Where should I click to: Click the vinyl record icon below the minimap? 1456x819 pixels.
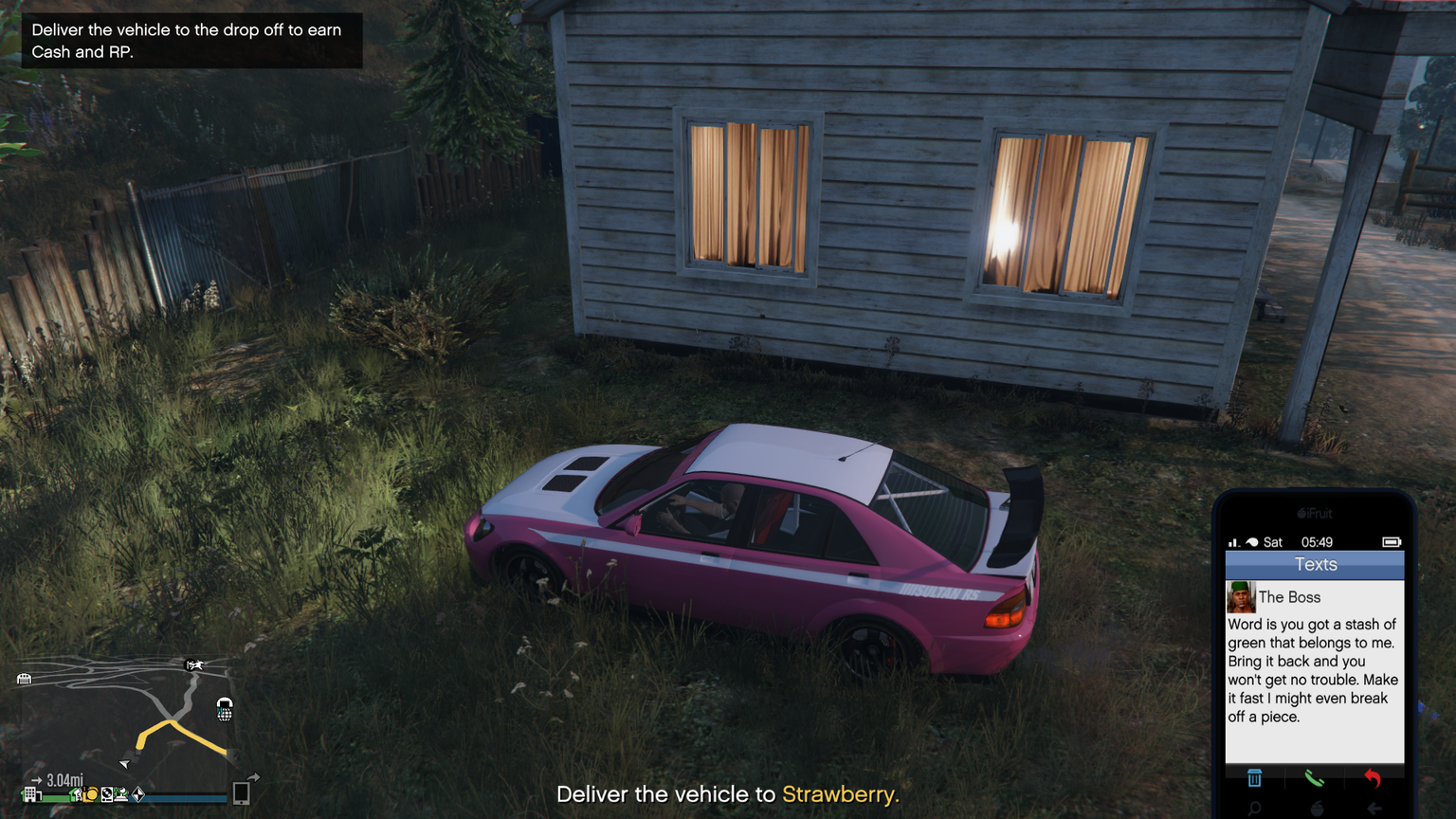(x=107, y=794)
